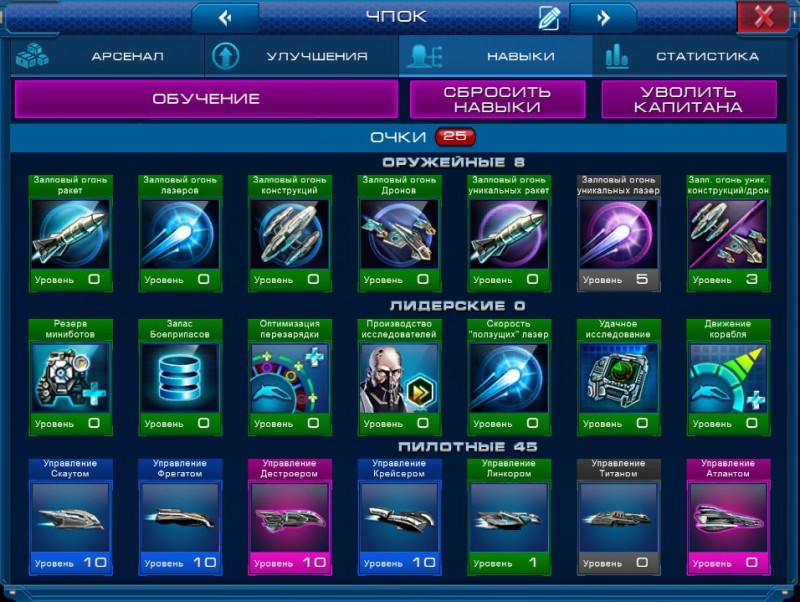
Task: Click the Уволить капитана button
Action: pyautogui.click(x=689, y=99)
